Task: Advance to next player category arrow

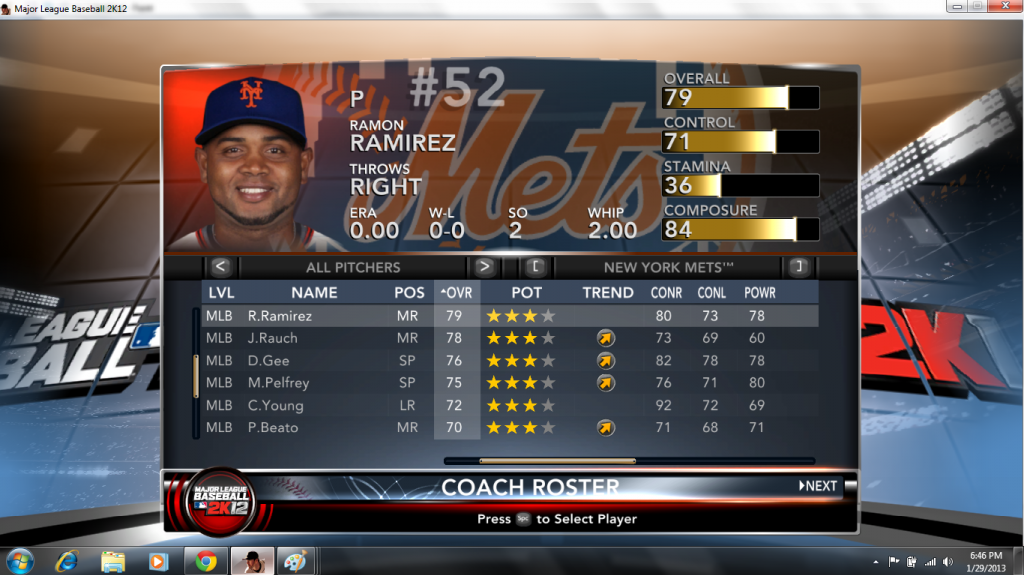Action: tap(484, 267)
